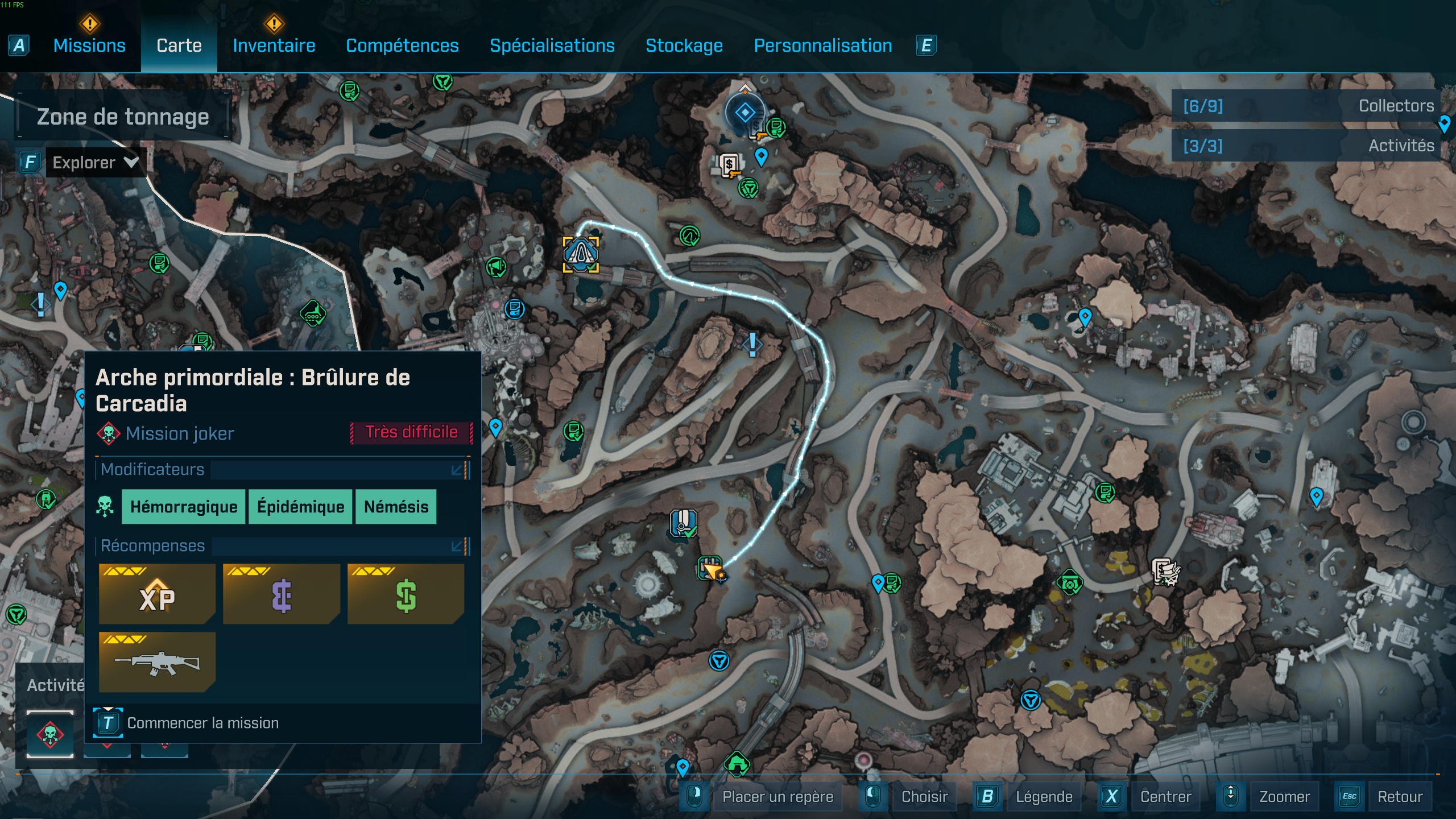This screenshot has height=819, width=1456.
Task: Open the Inventaire tab
Action: coord(274,45)
